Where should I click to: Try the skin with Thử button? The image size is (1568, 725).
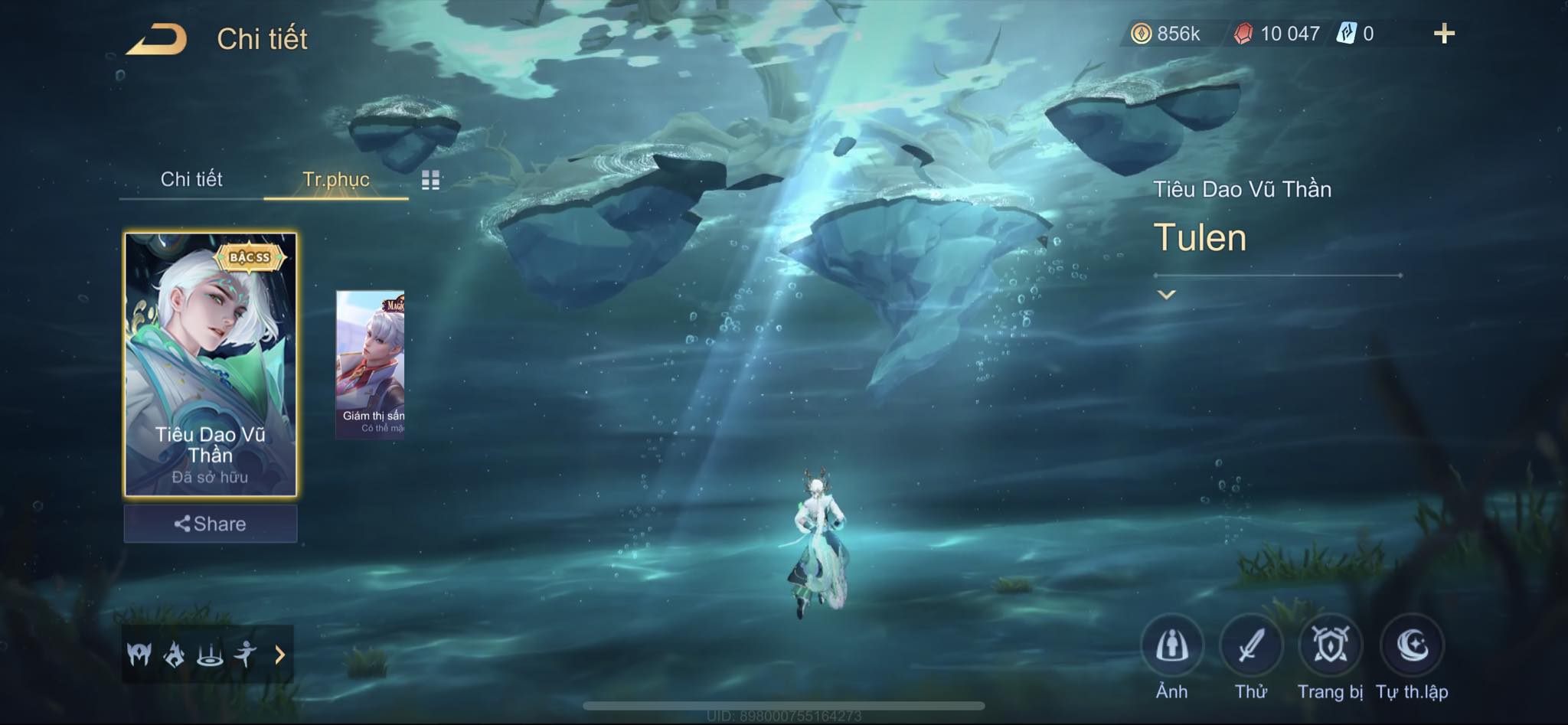(x=1251, y=647)
